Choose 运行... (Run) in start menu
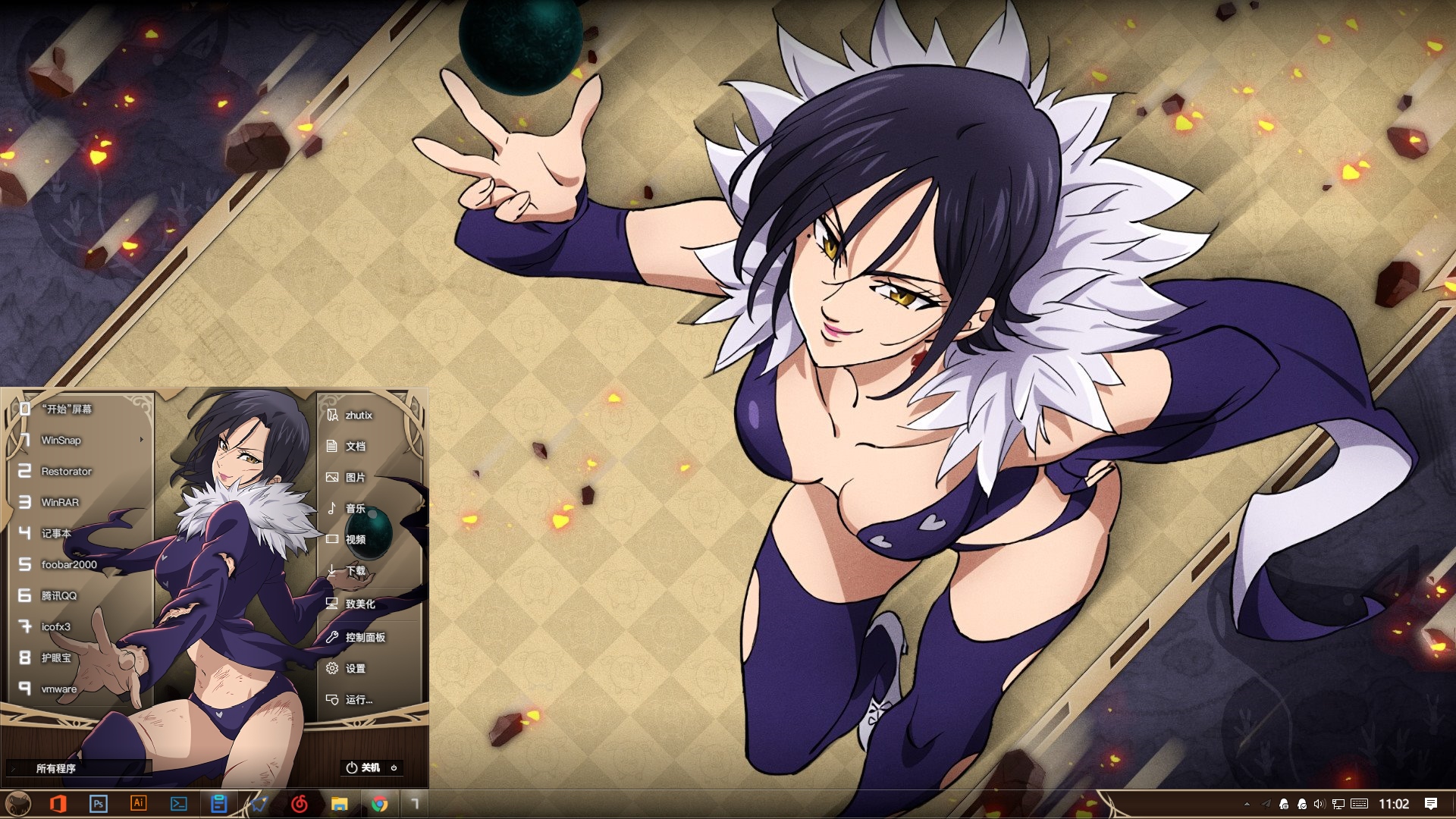The height and width of the screenshot is (819, 1456). tap(358, 699)
